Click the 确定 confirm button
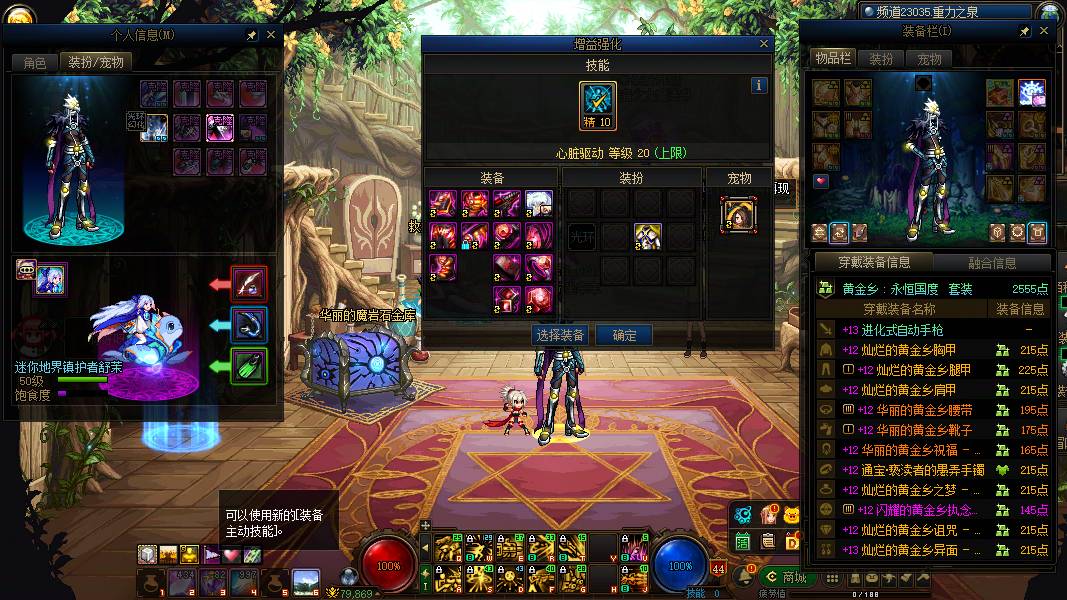This screenshot has height=600, width=1067. pos(624,335)
